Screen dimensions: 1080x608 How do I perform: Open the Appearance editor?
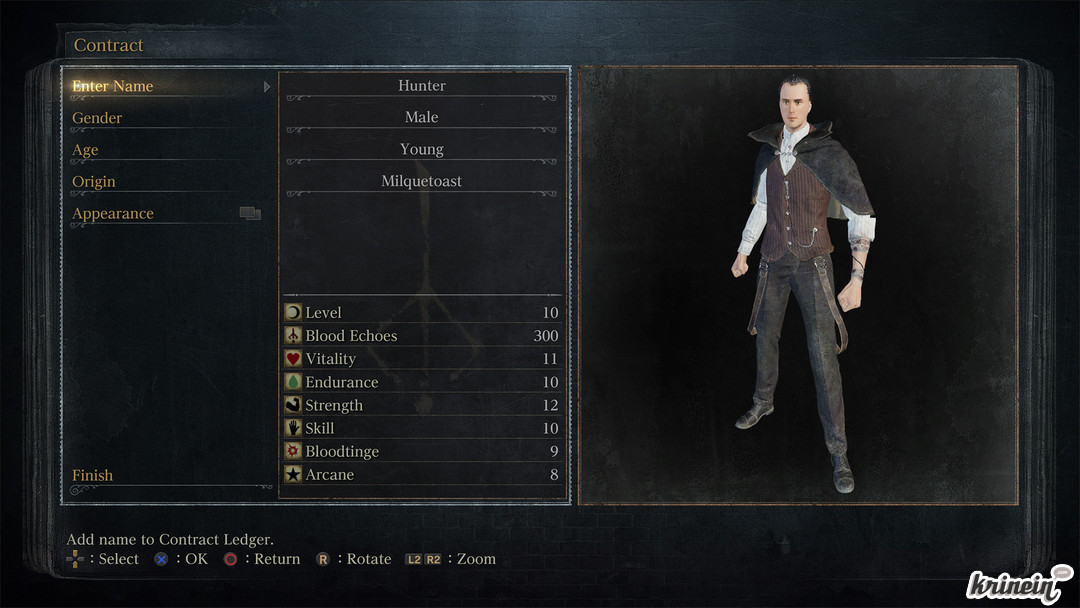(113, 214)
